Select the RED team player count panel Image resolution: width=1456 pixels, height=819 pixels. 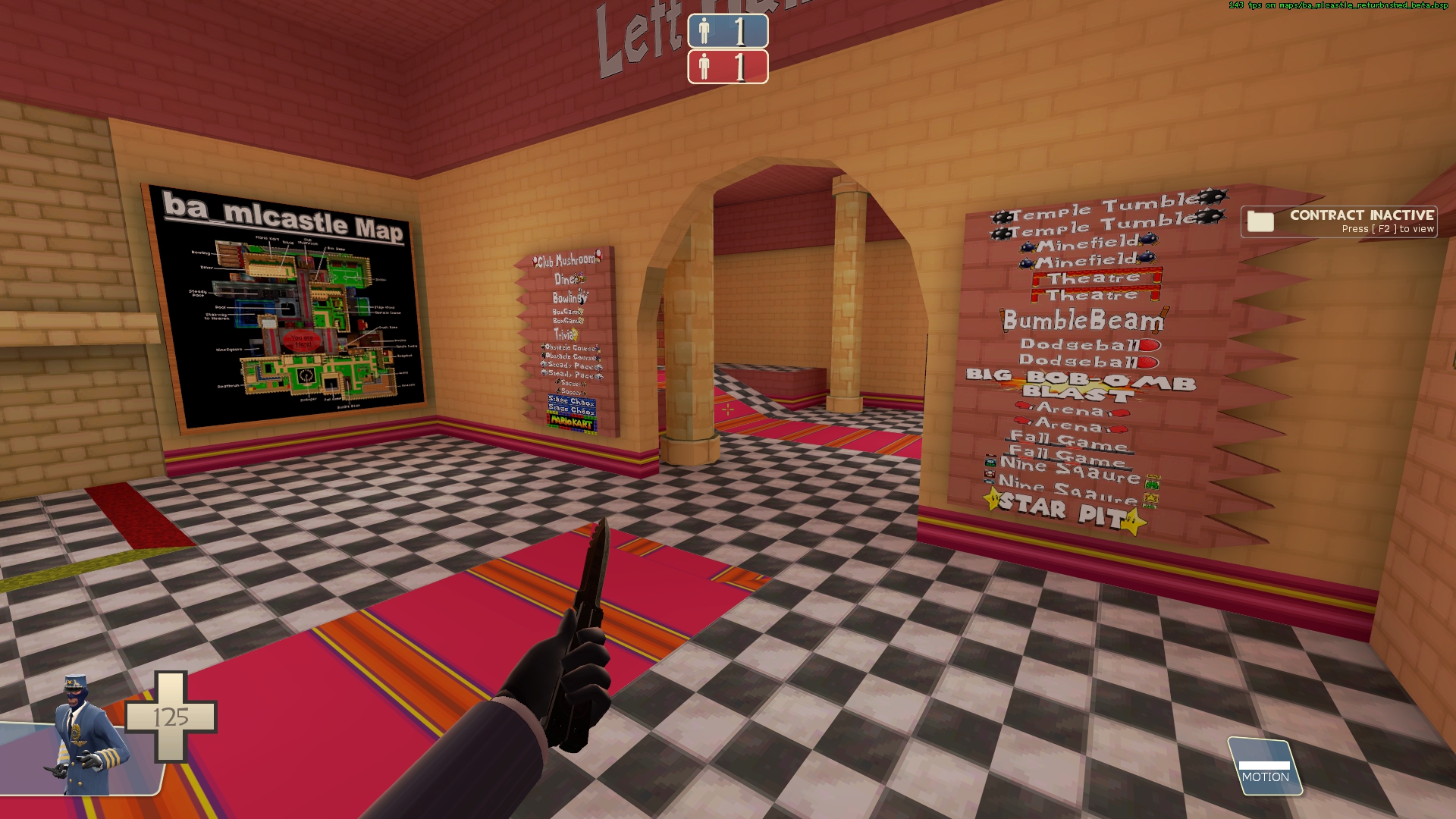pyautogui.click(x=727, y=67)
